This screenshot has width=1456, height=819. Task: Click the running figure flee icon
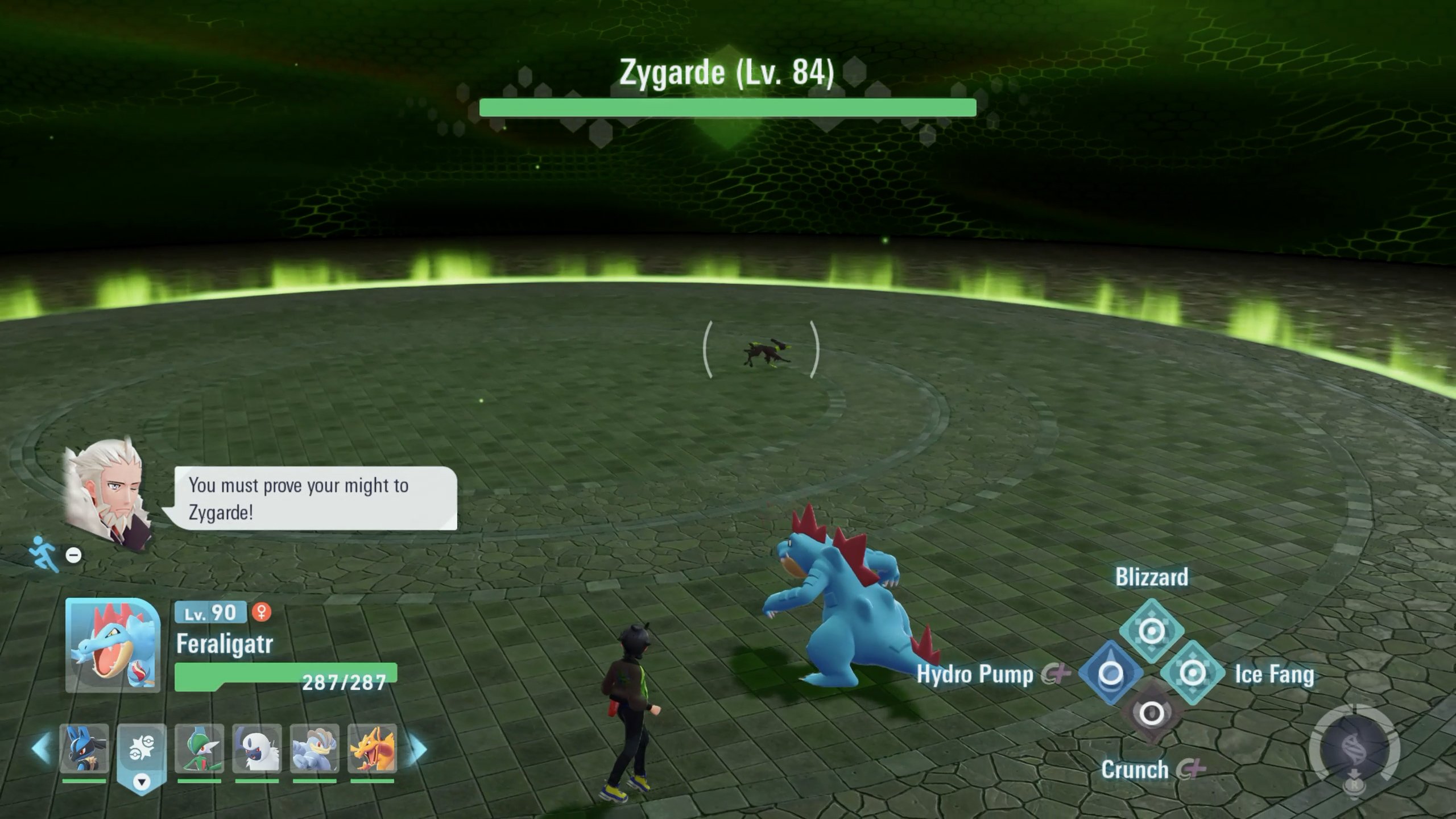[x=45, y=552]
